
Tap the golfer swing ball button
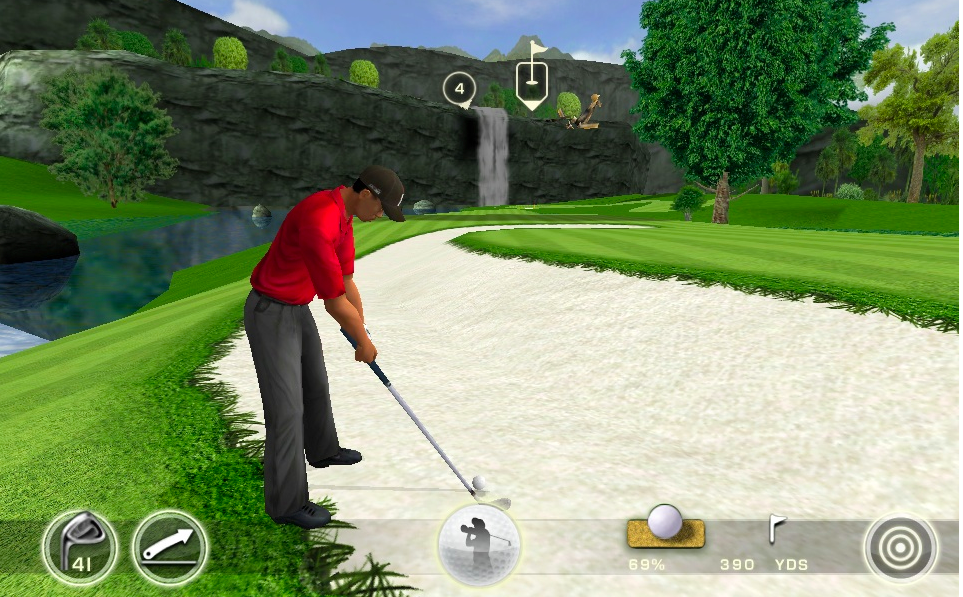(x=479, y=546)
